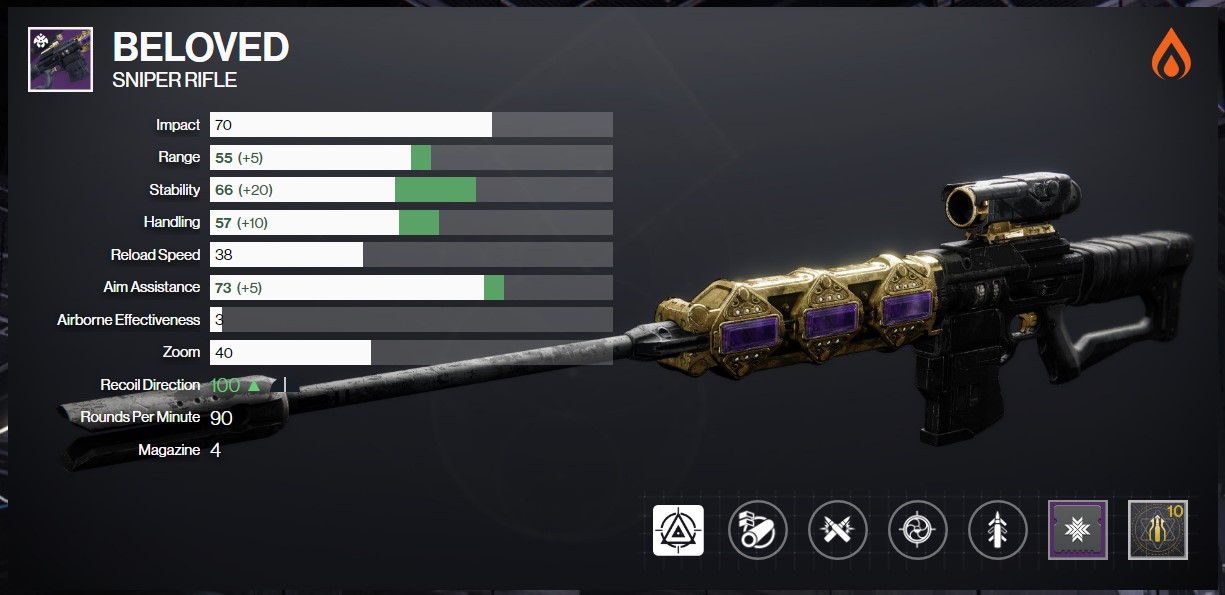Select the crossed bullets magazine perk
This screenshot has height=595, width=1225.
[x=837, y=530]
